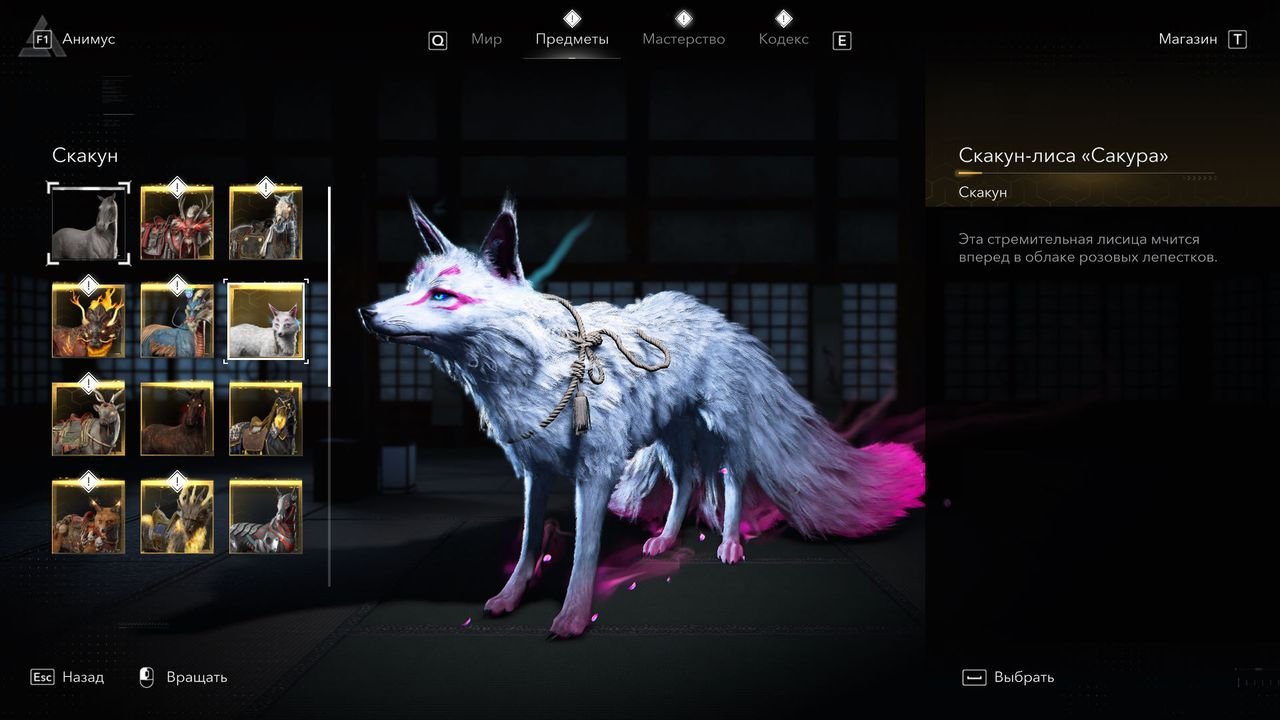Open the Предметы tab
The height and width of the screenshot is (720, 1280).
click(572, 40)
